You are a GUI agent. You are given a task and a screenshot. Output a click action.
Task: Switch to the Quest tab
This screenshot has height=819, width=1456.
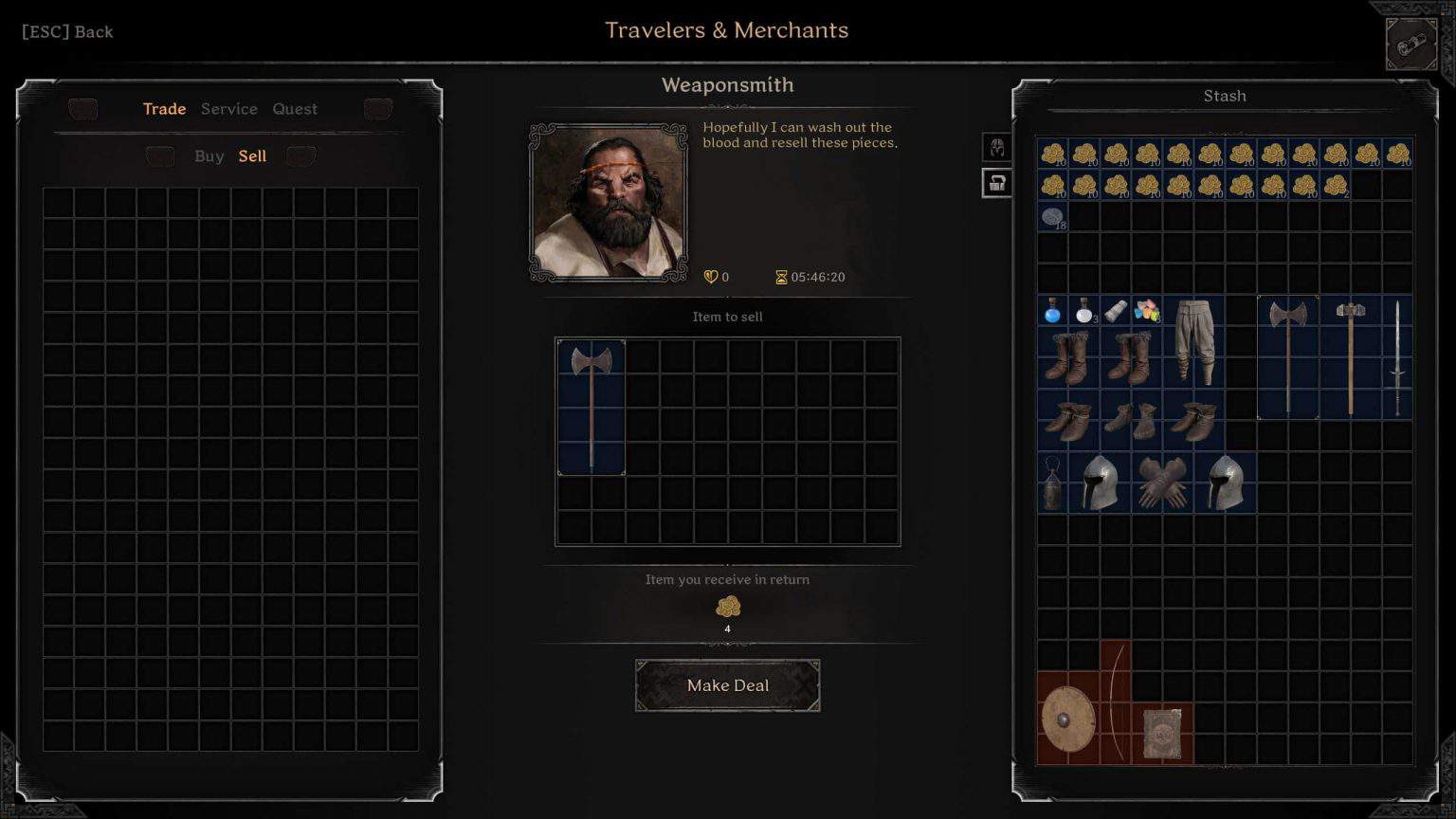[x=295, y=109]
